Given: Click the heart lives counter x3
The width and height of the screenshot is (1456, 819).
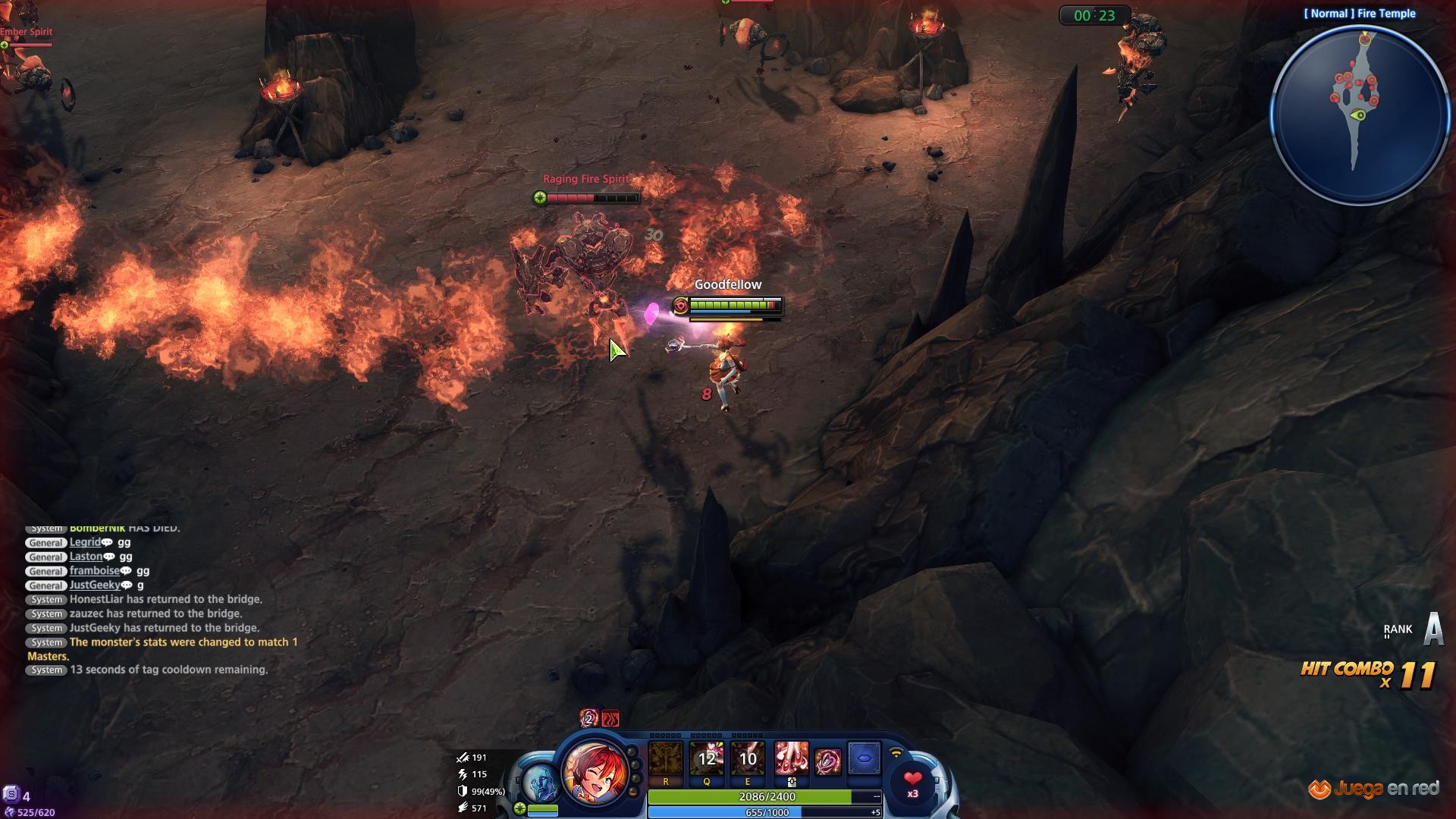Looking at the screenshot, I should (913, 783).
